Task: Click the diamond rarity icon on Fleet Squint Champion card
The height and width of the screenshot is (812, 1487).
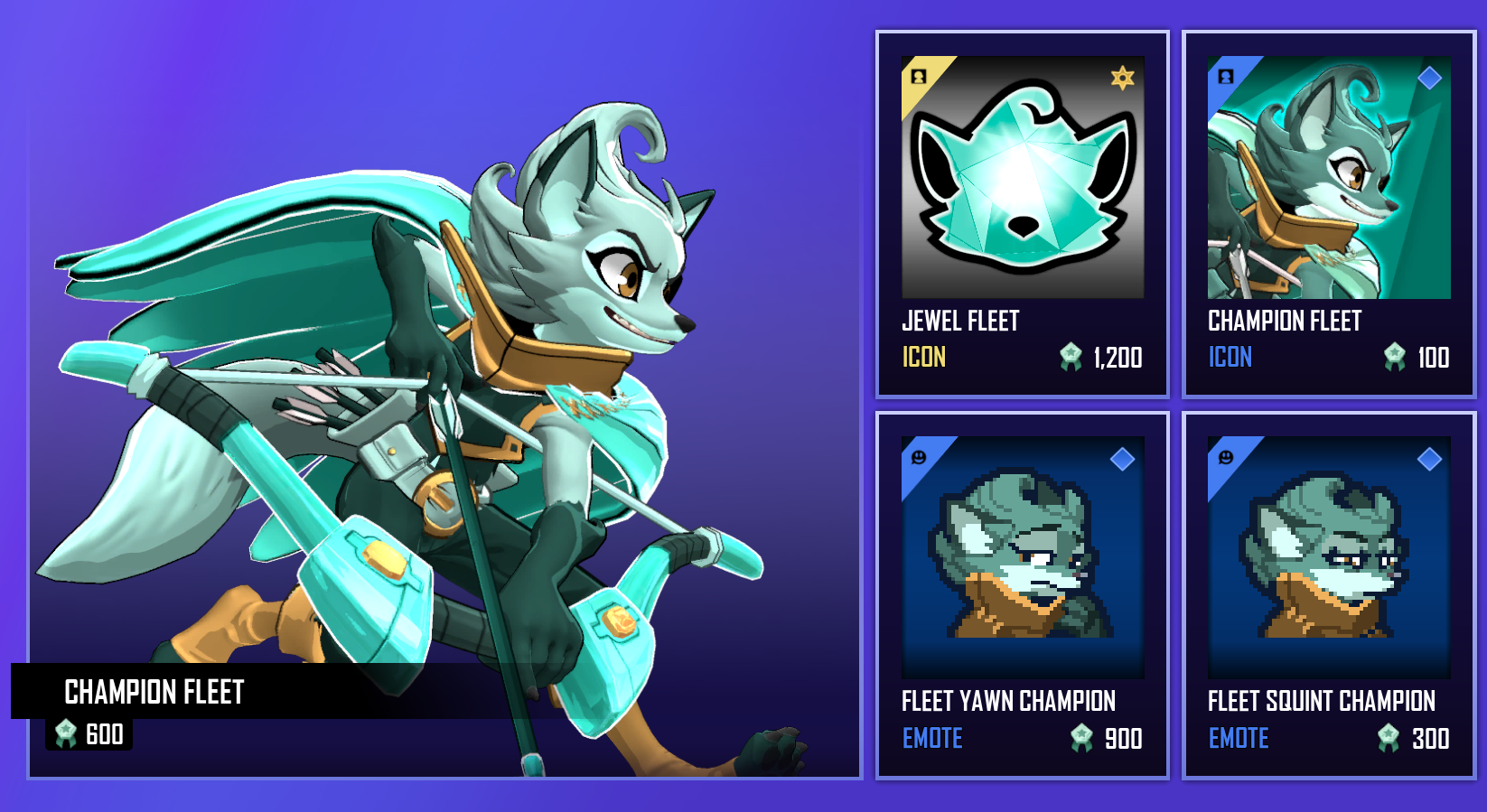Action: pos(1428,461)
